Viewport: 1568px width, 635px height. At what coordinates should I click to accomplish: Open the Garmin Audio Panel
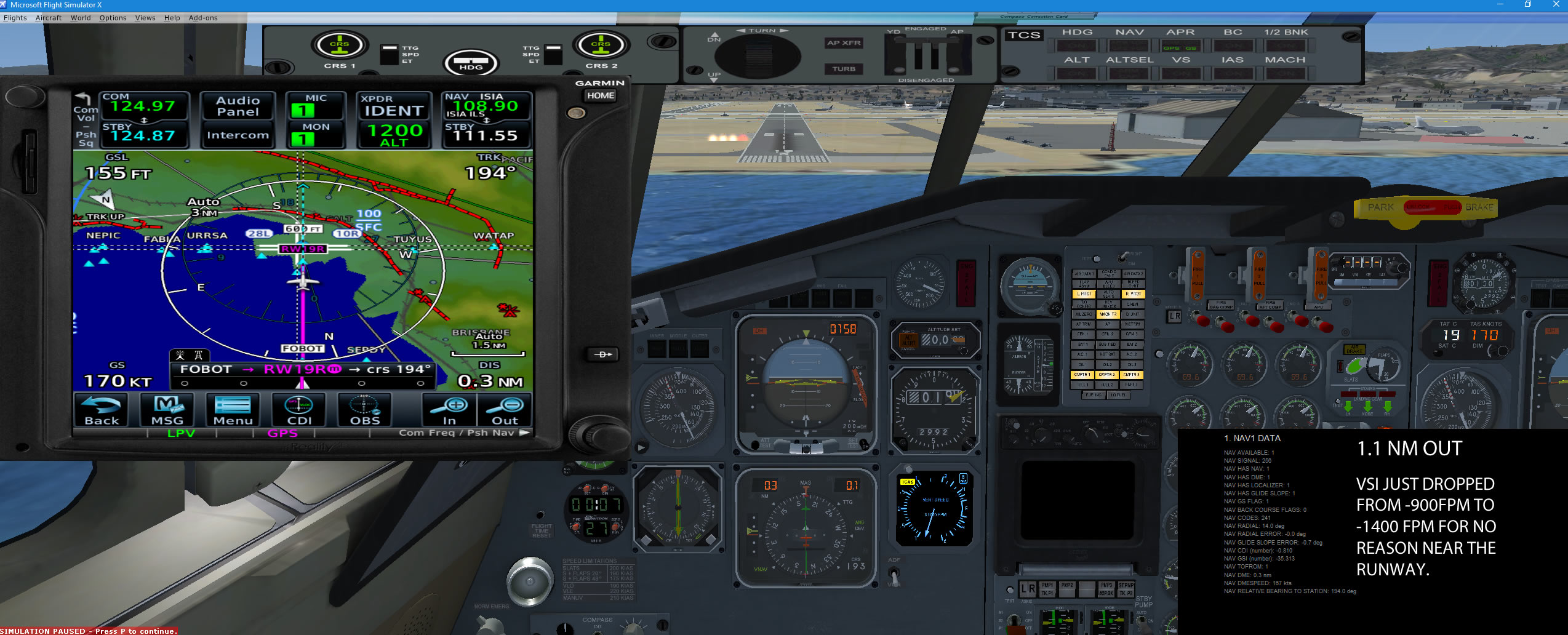(x=238, y=106)
